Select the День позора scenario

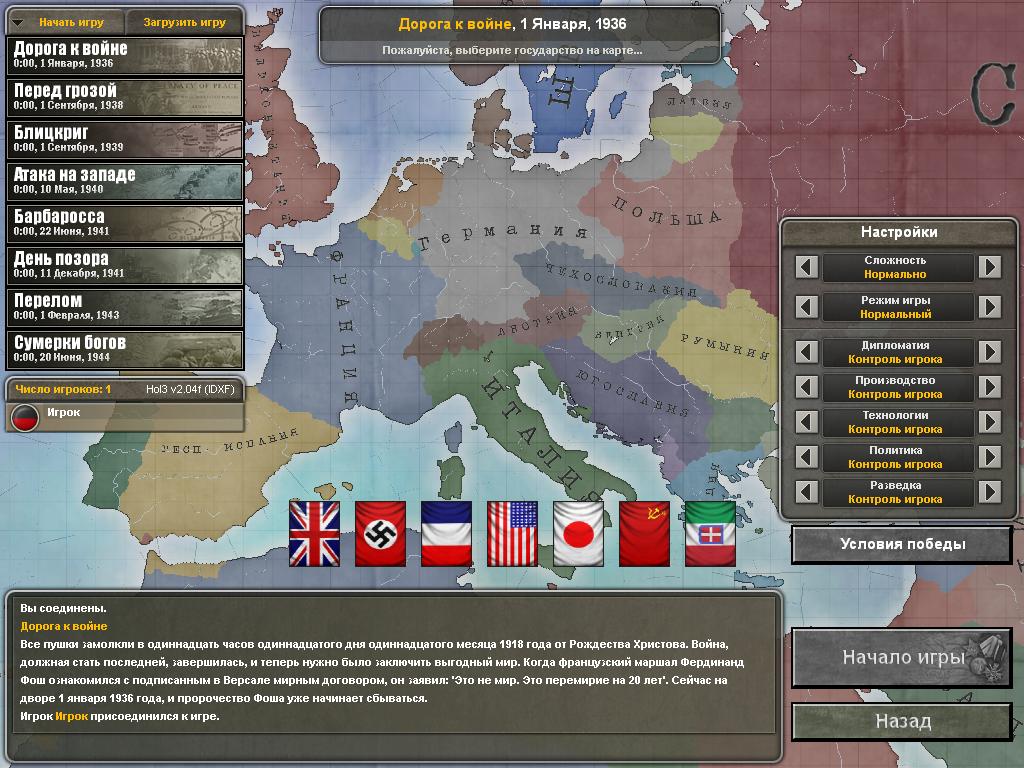pos(125,265)
